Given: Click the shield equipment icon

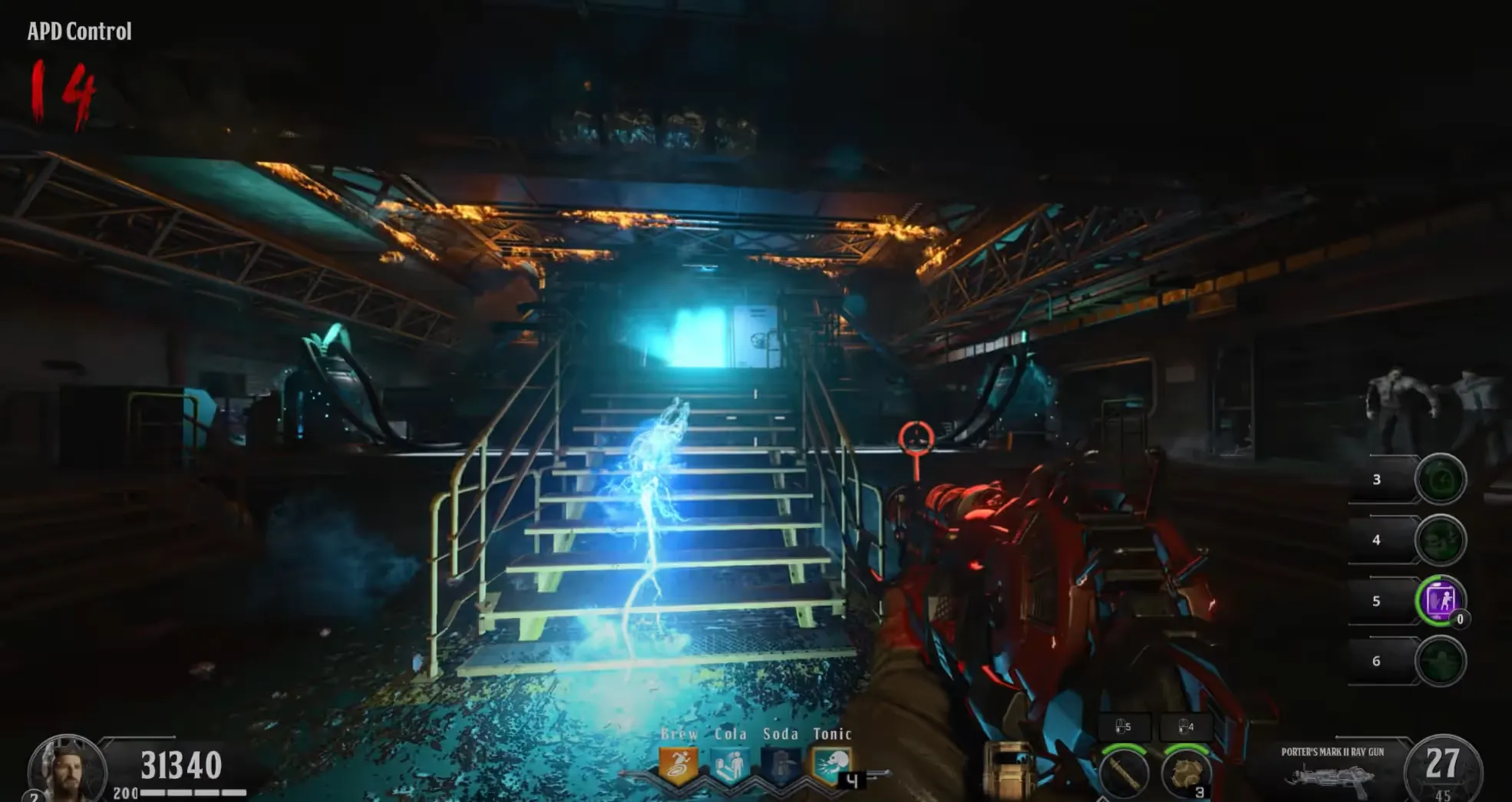Looking at the screenshot, I should [x=1009, y=770].
